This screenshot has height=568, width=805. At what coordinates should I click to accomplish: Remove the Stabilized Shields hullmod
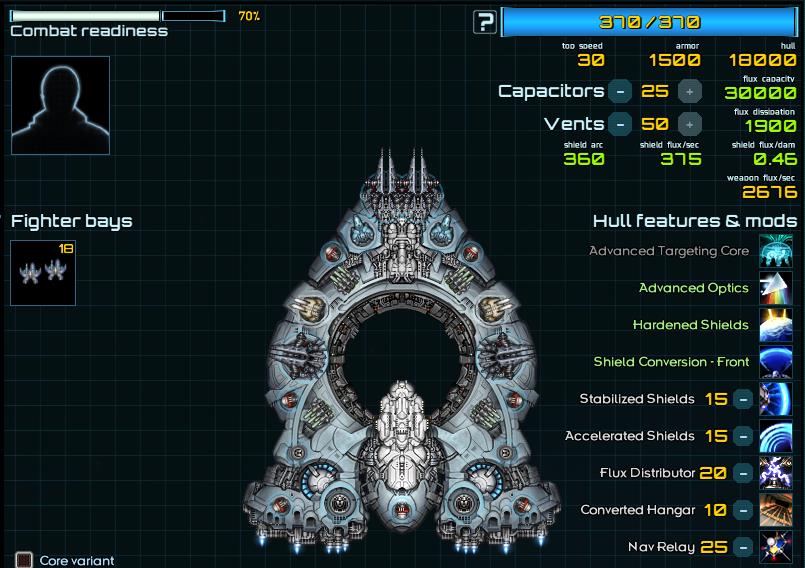click(743, 399)
